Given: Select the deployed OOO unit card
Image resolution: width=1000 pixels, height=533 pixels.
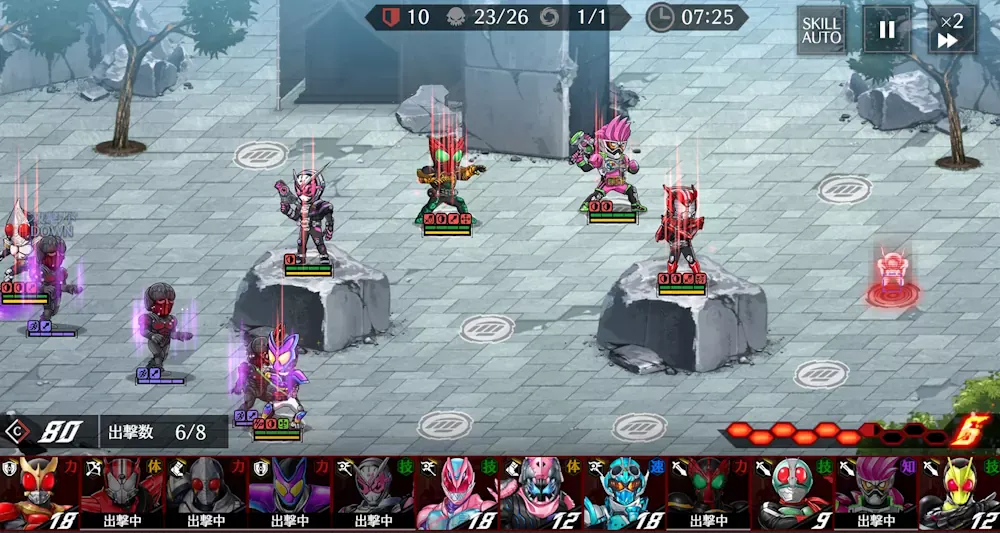Looking at the screenshot, I should point(707,492).
